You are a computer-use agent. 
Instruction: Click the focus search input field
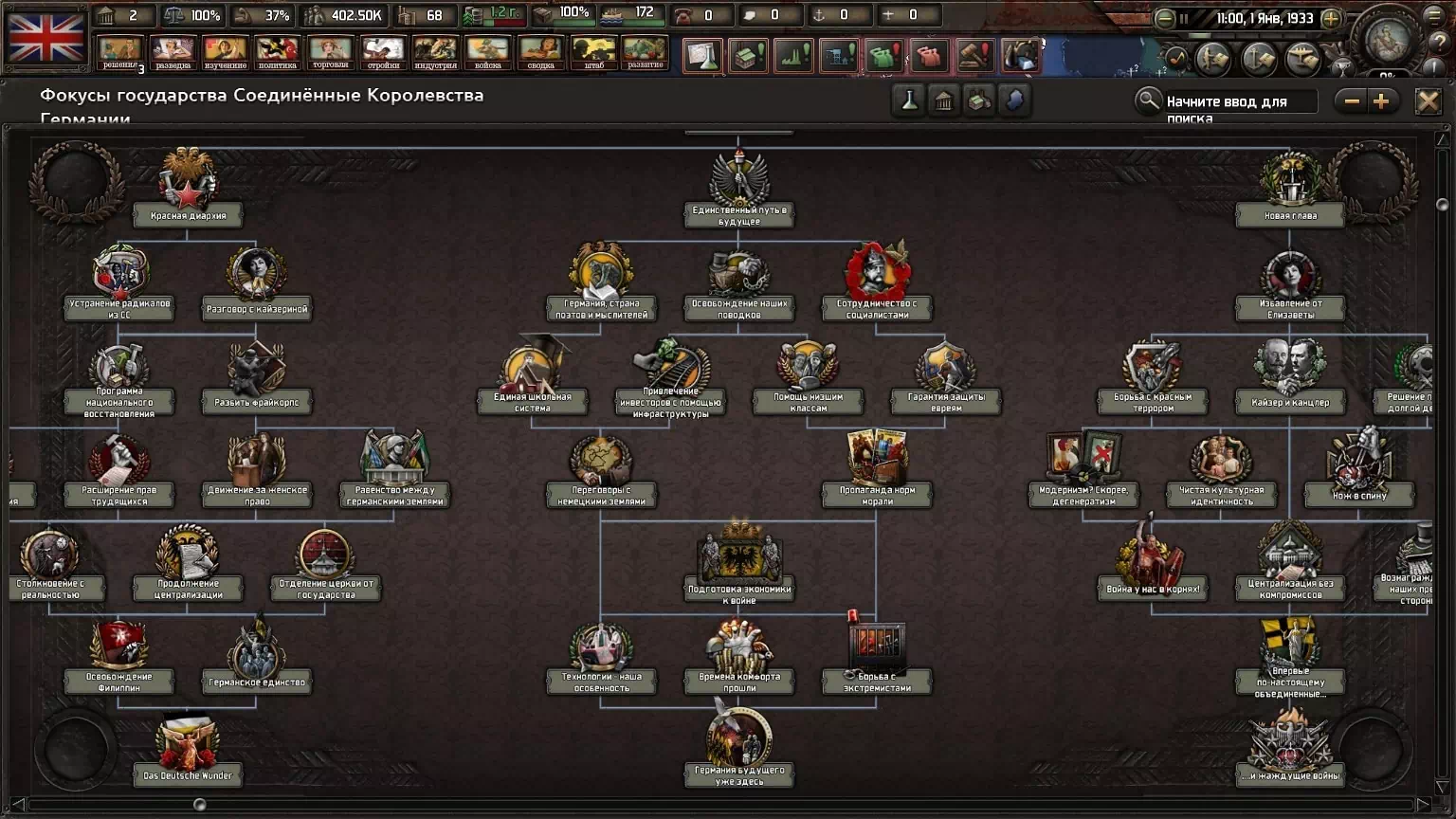(1238, 101)
